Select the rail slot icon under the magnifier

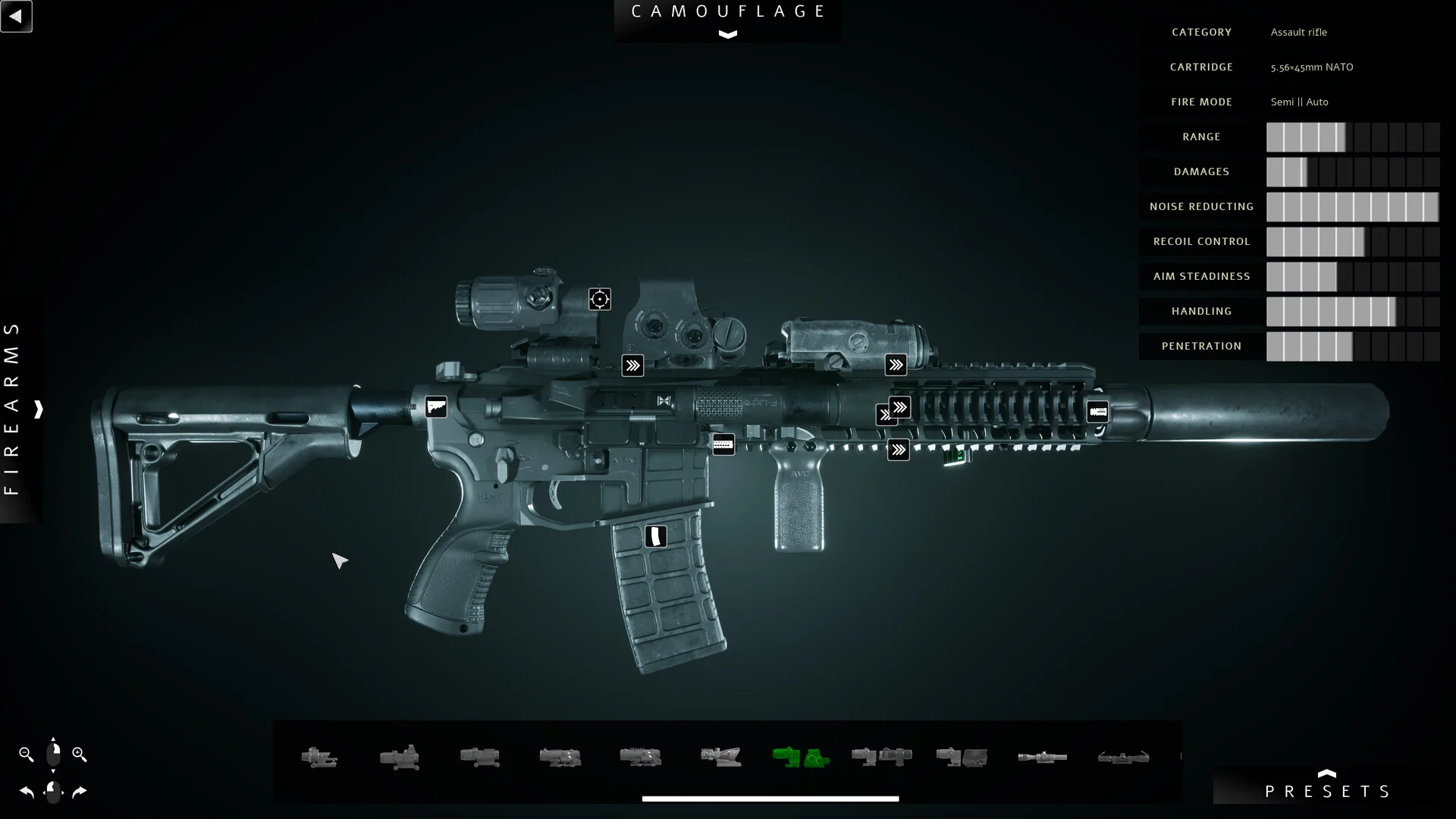pyautogui.click(x=632, y=366)
